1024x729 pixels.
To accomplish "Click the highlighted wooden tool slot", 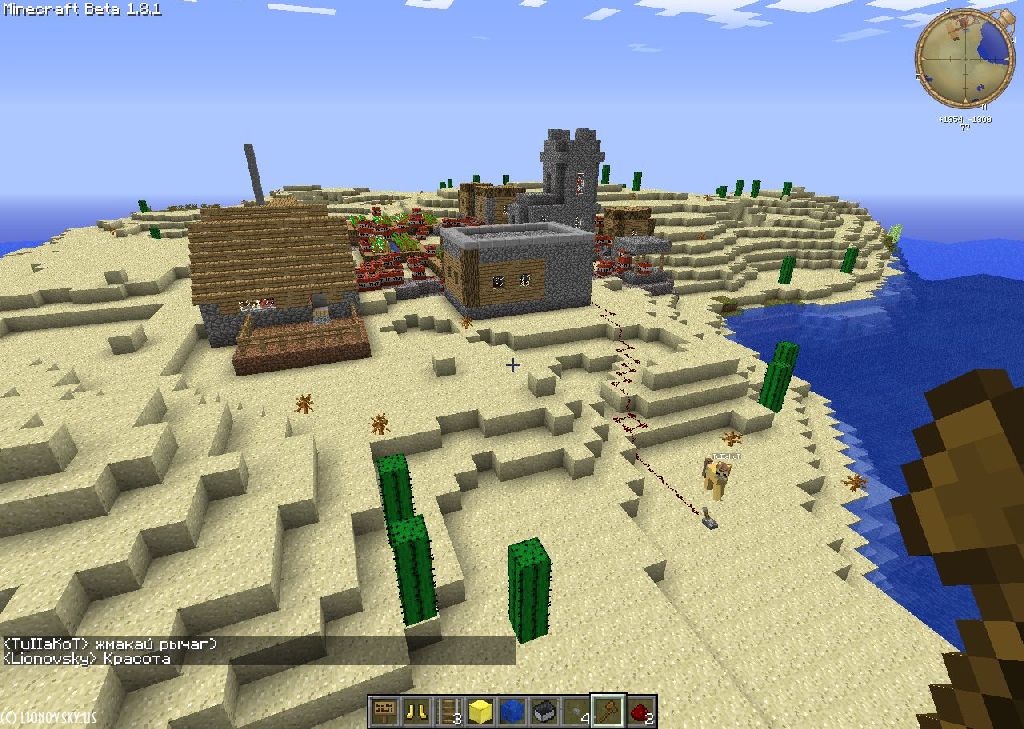I will tap(608, 712).
